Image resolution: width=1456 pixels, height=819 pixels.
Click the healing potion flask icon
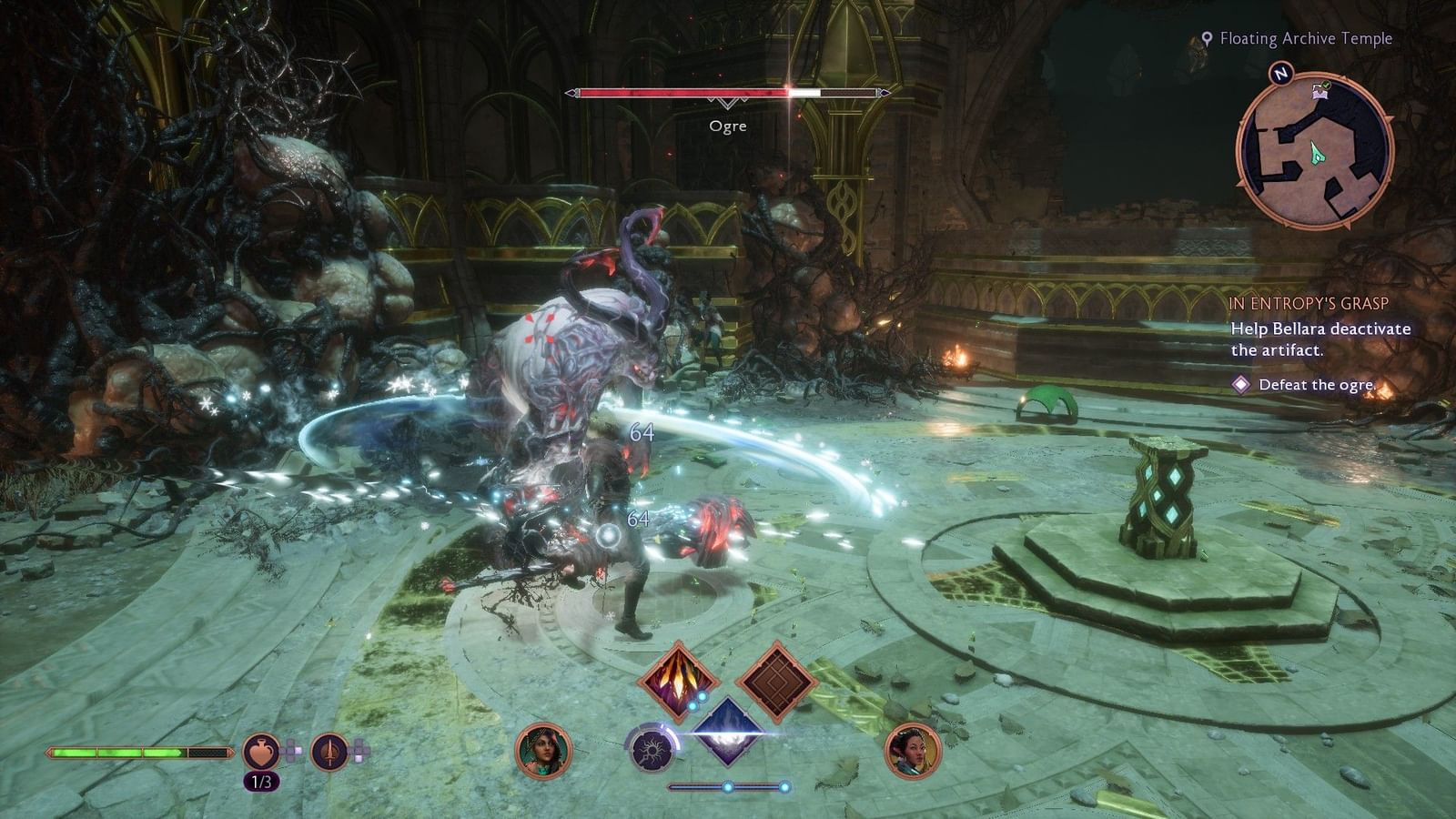click(261, 753)
